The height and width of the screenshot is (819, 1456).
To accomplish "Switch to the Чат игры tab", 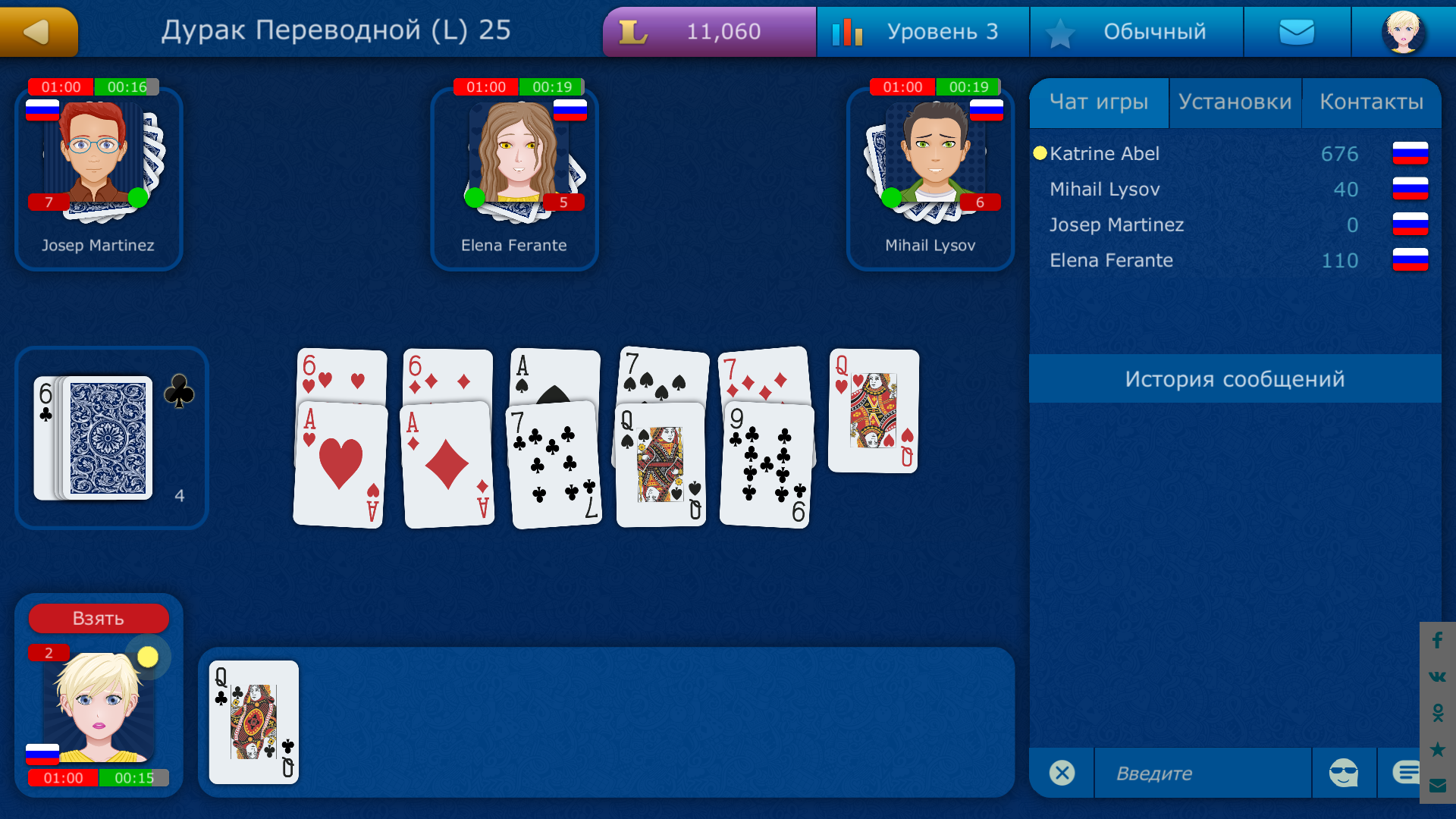I will click(1099, 101).
